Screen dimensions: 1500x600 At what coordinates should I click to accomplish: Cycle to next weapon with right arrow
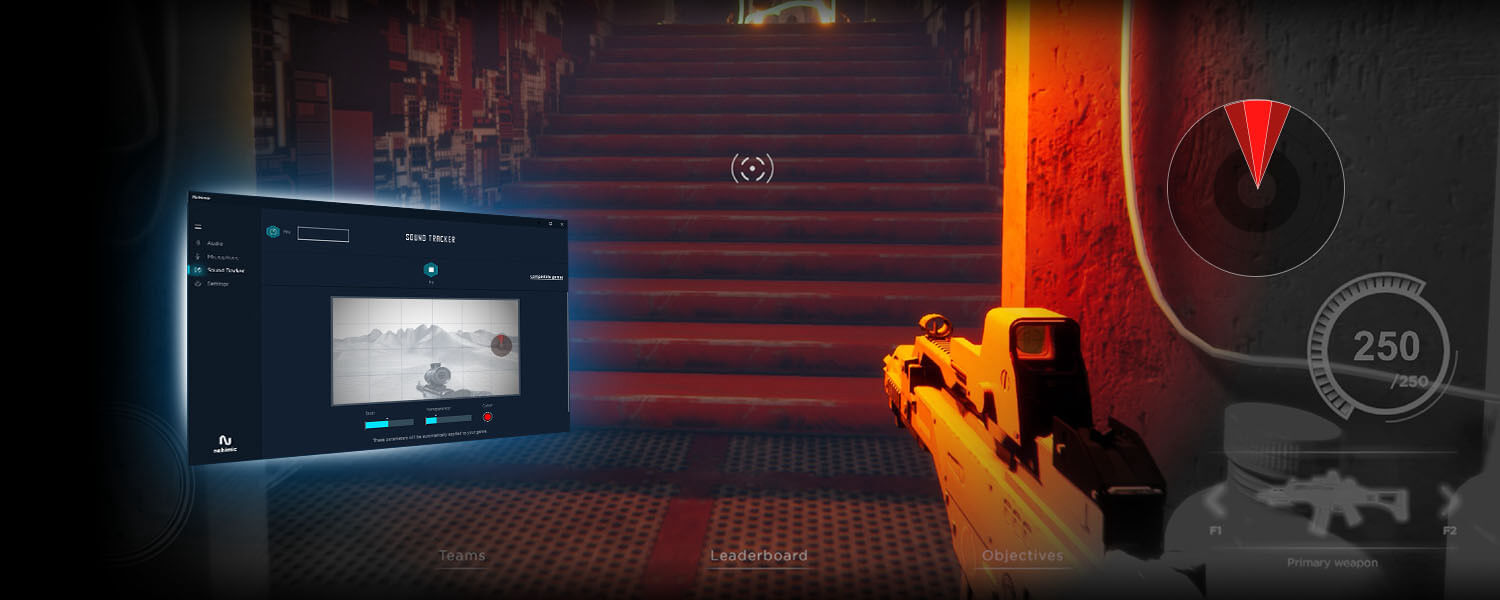tap(1447, 498)
